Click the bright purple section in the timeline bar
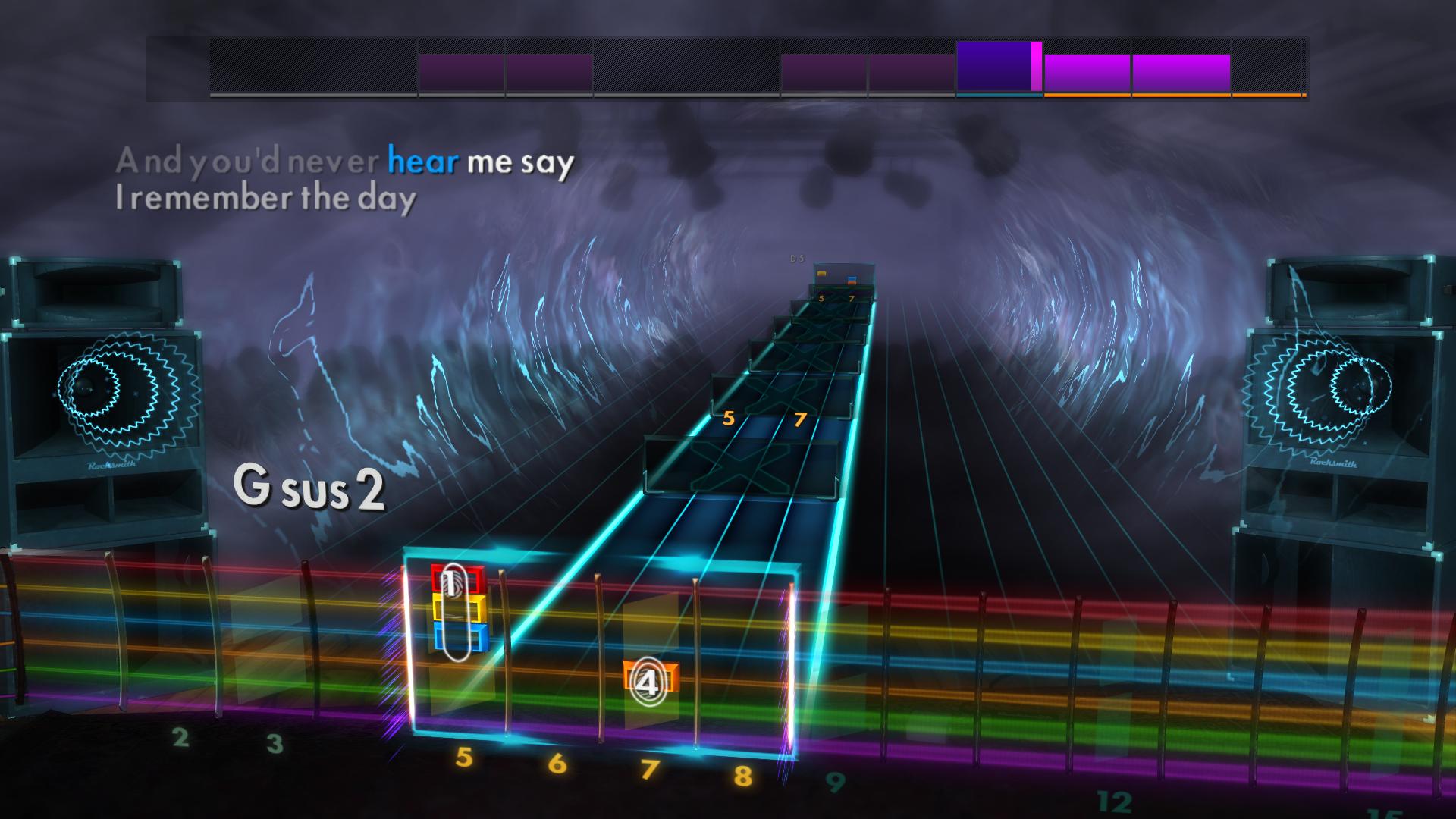This screenshot has width=1456, height=819. (x=992, y=68)
